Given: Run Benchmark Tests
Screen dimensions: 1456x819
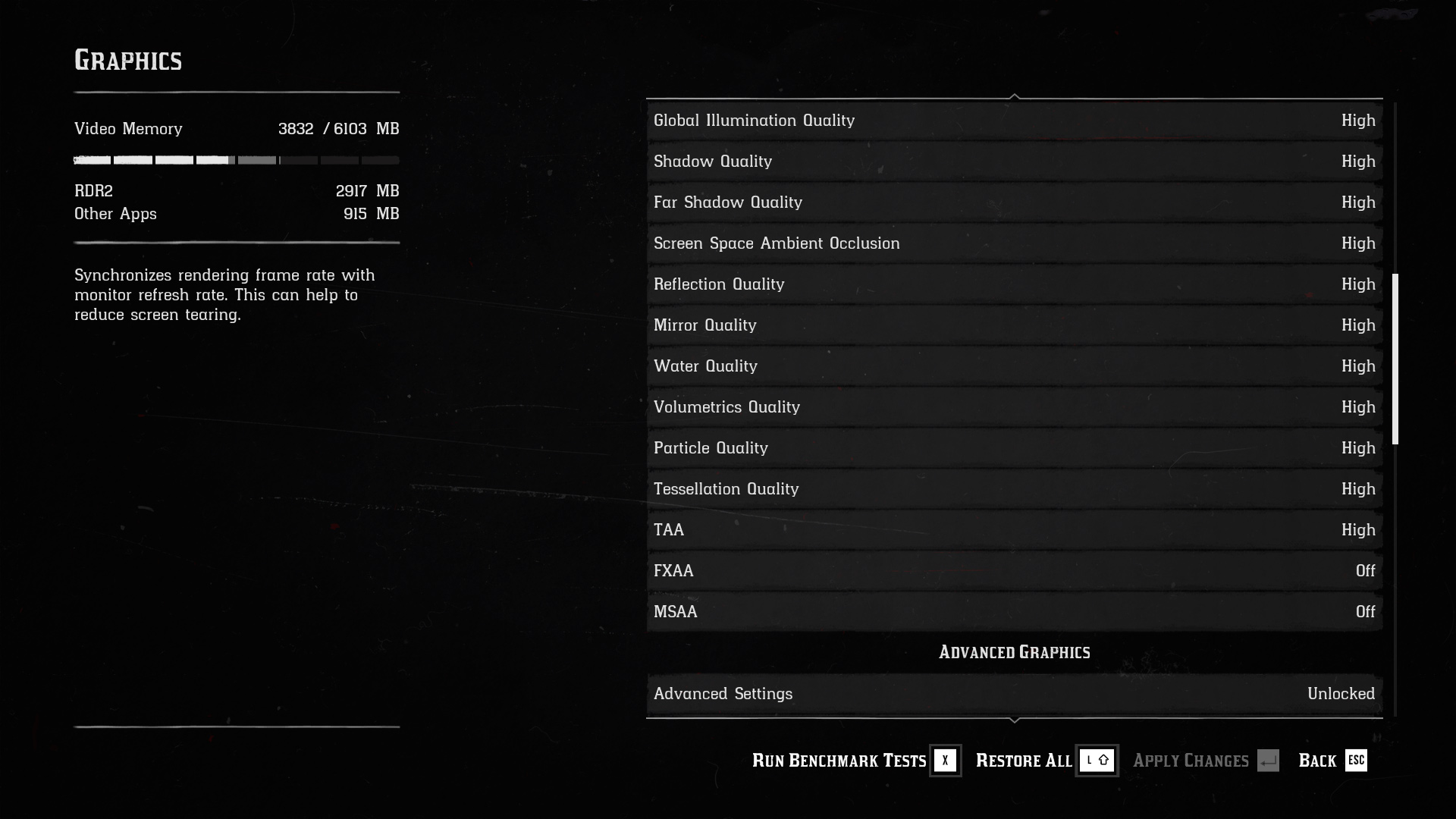Looking at the screenshot, I should [x=855, y=761].
